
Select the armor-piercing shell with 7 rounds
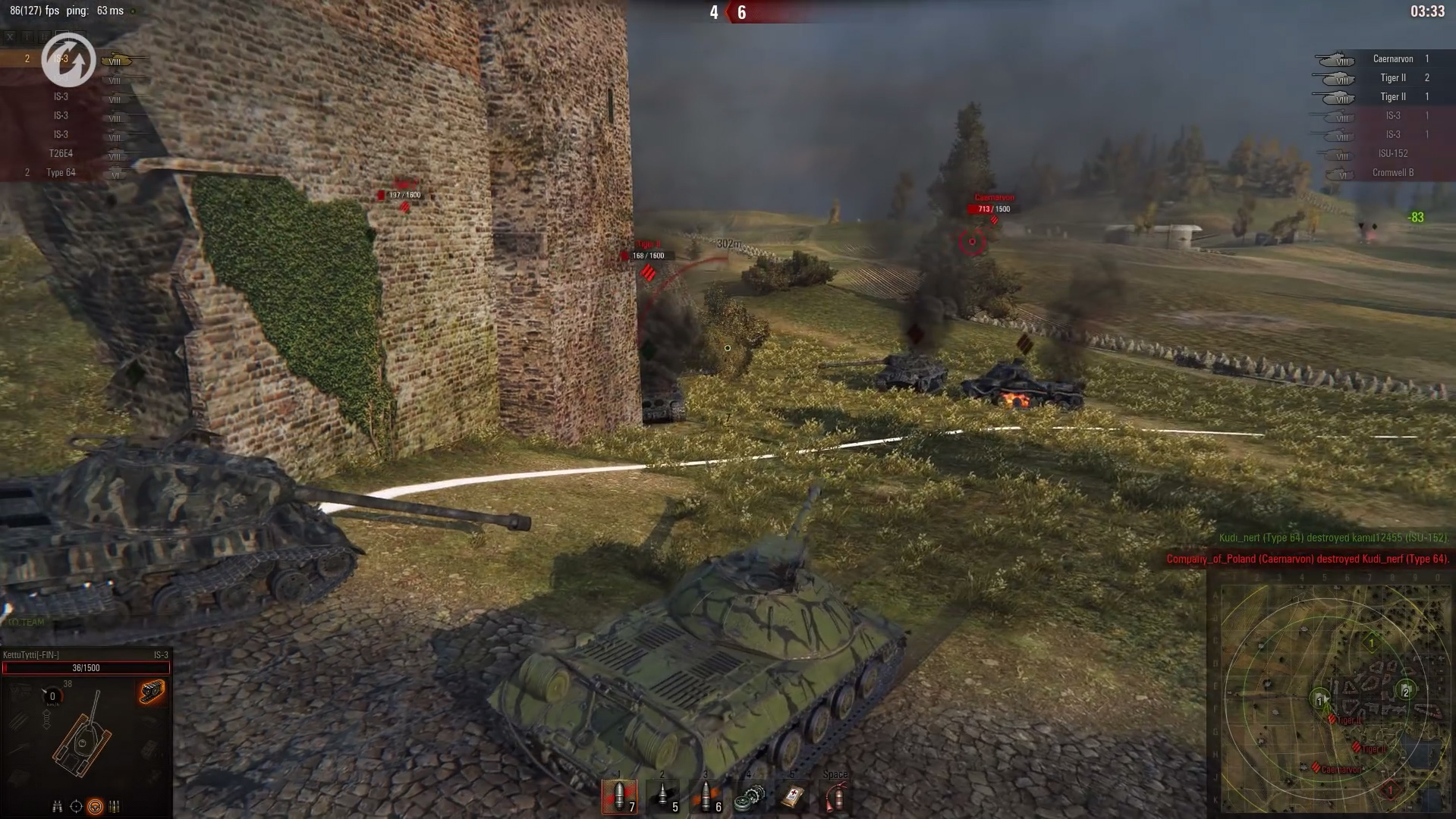[619, 796]
